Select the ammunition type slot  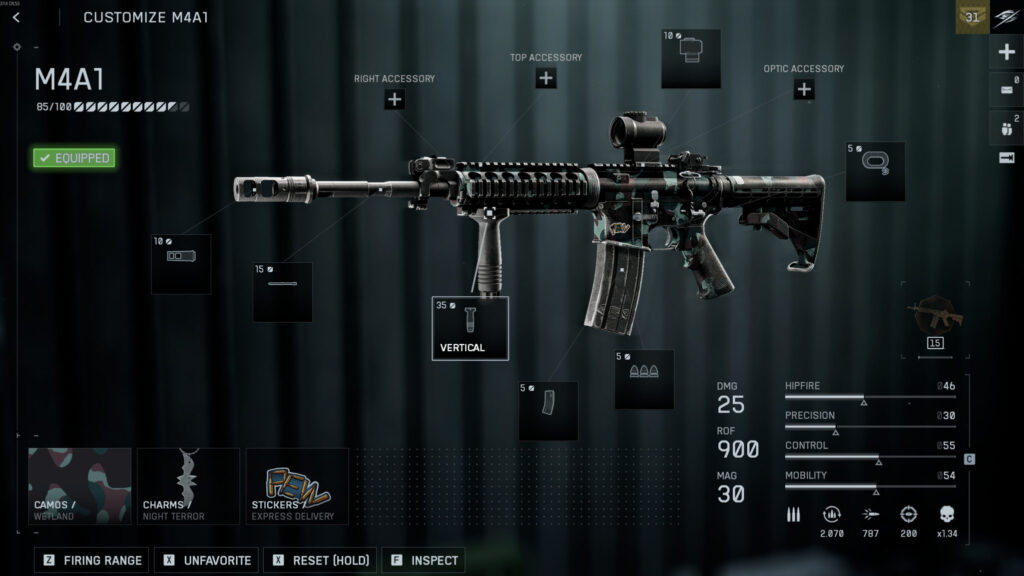pos(644,378)
